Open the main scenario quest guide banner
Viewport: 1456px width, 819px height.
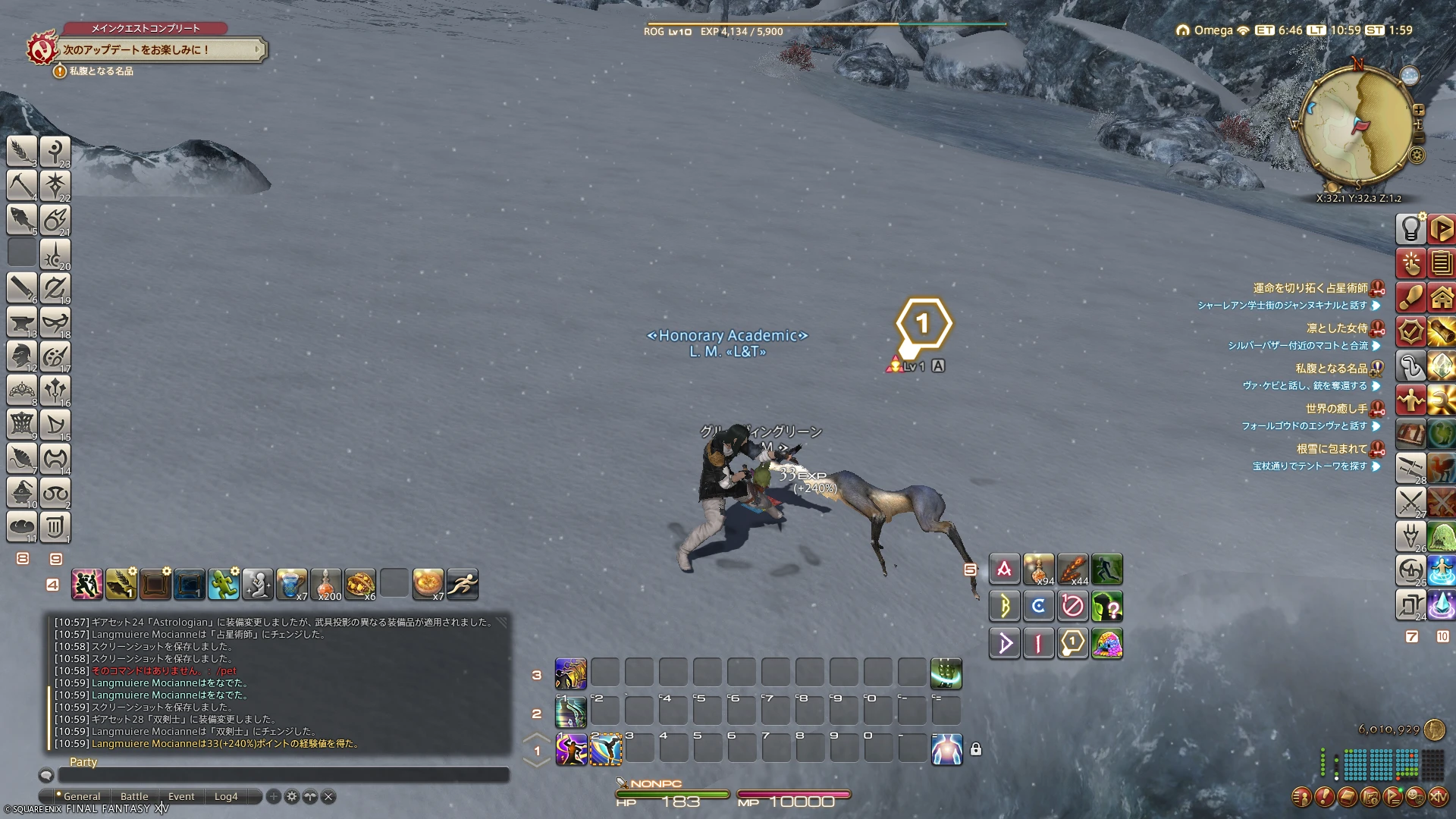click(x=159, y=50)
